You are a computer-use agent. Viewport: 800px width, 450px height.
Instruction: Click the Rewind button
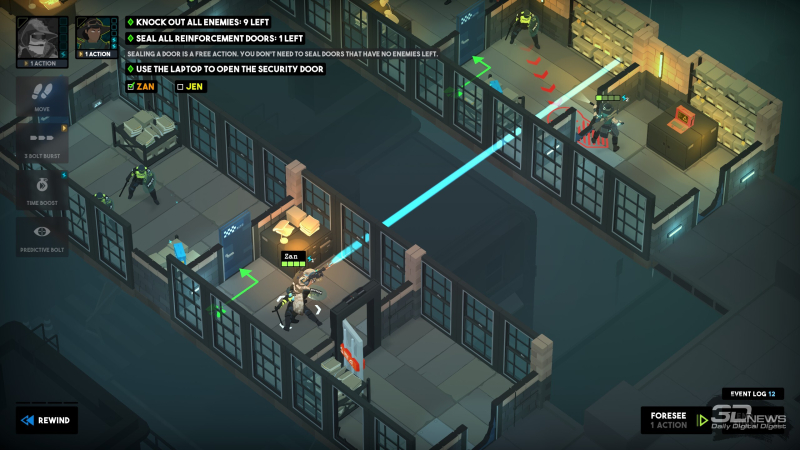(46, 420)
